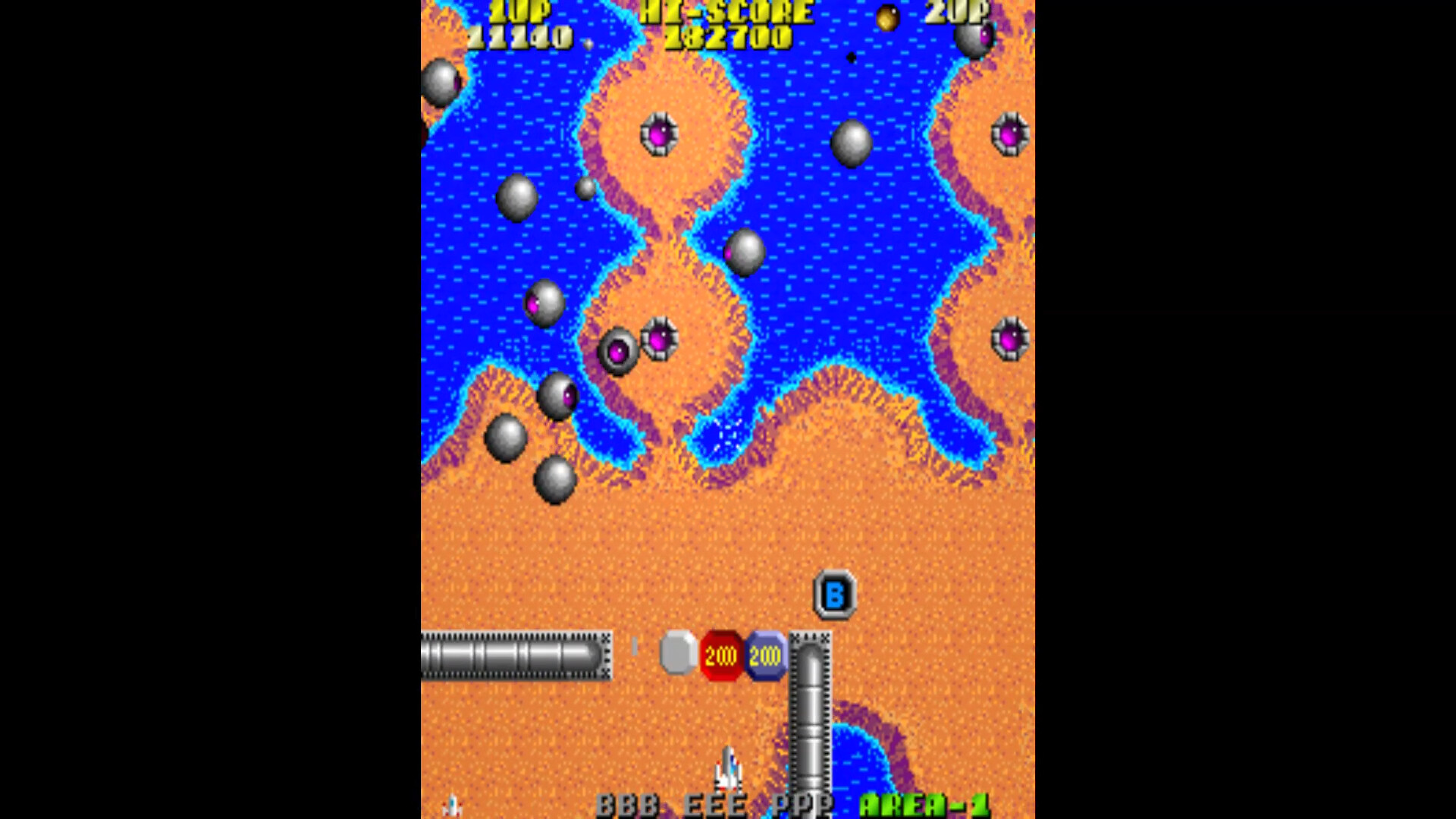Select the 1UP score label
Image resolution: width=1456 pixels, height=819 pixels.
(x=519, y=11)
